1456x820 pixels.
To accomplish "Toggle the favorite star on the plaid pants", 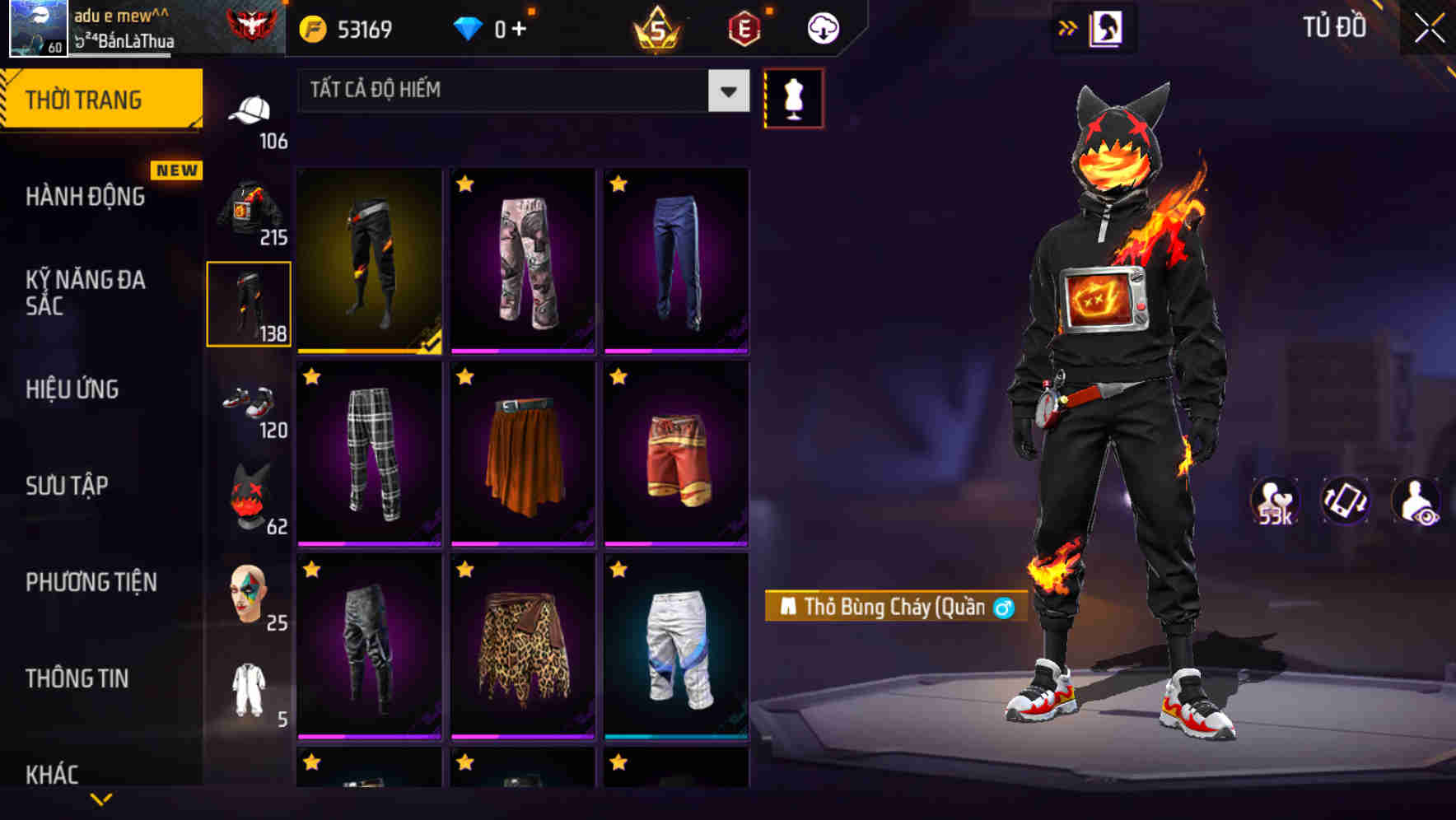I will pos(311,379).
